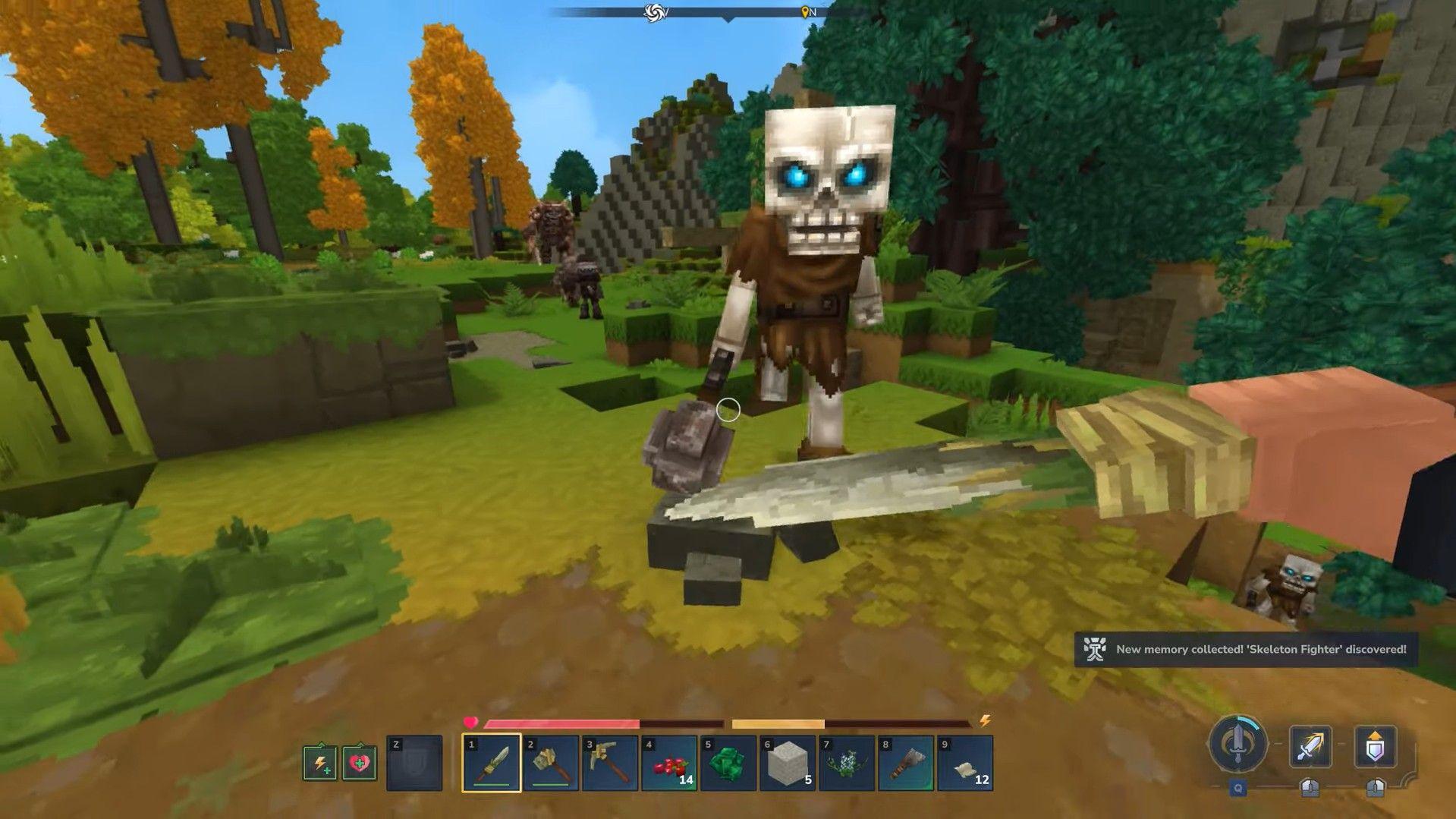
Task: Select the hammer in hotbar slot 2
Action: pos(549,763)
